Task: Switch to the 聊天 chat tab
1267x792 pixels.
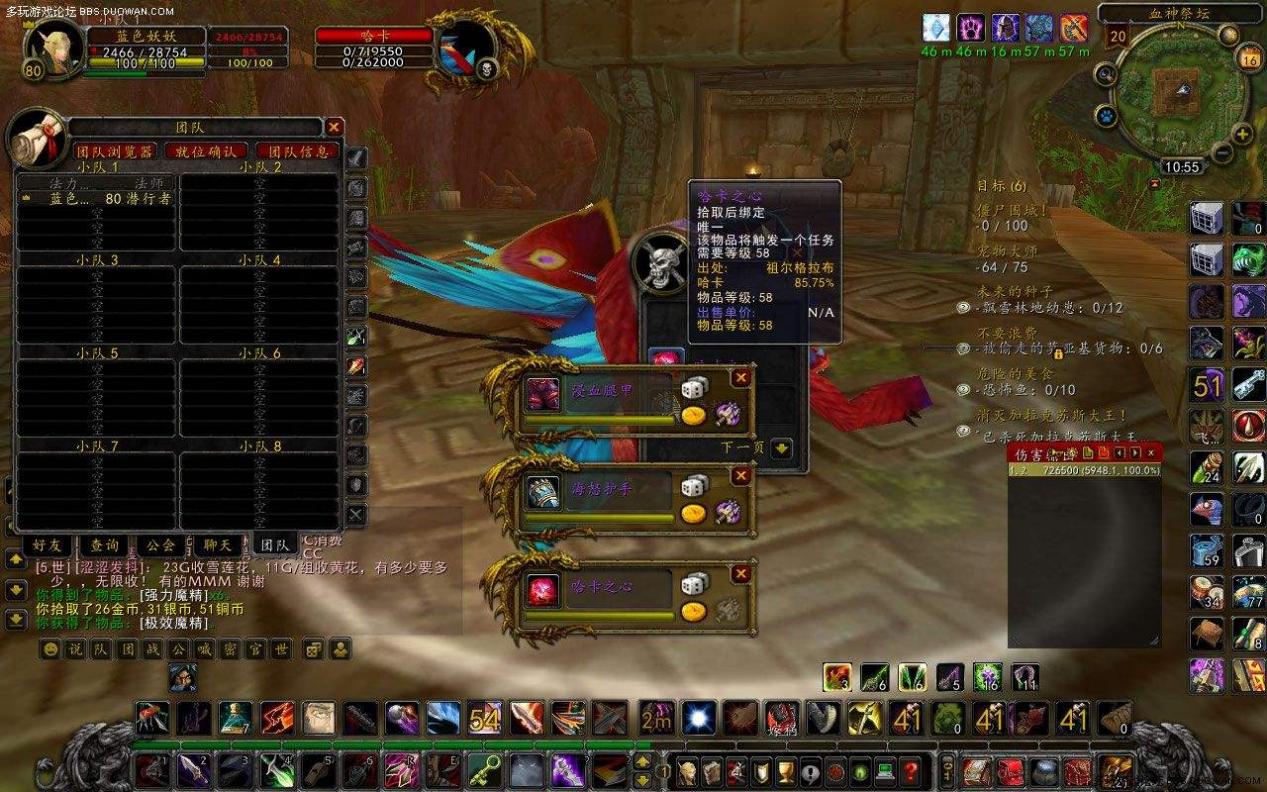Action: [217, 545]
